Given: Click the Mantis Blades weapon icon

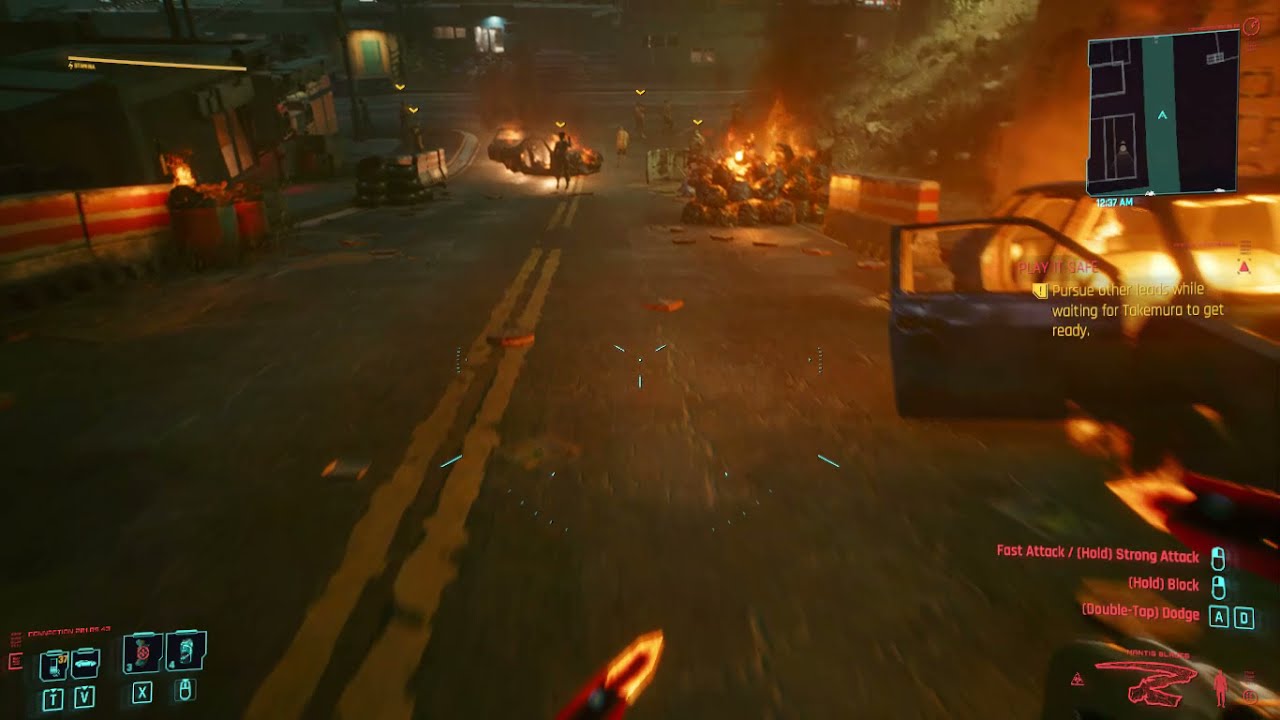Looking at the screenshot, I should 1146,681.
